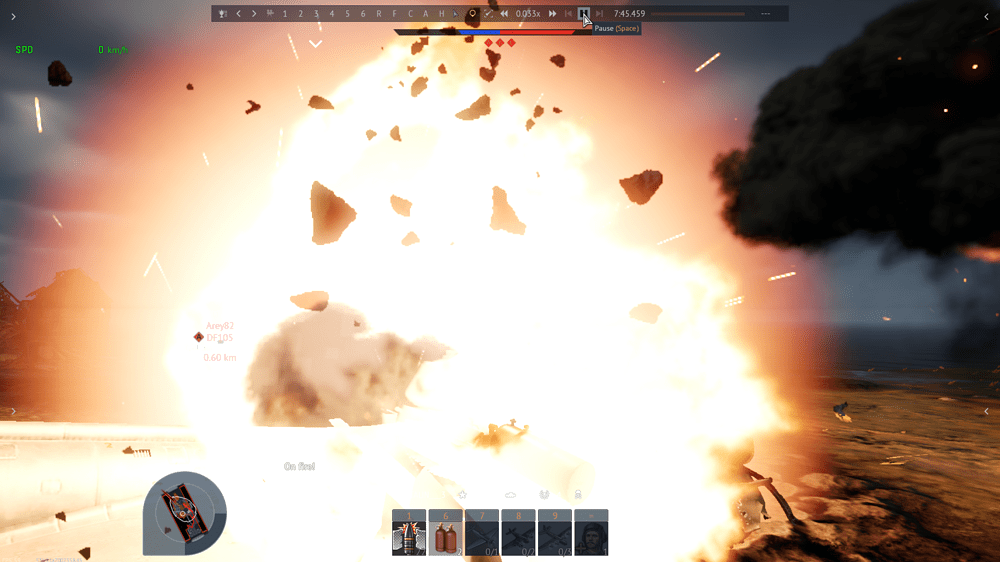Use the fire extinguisher slot

445,533
